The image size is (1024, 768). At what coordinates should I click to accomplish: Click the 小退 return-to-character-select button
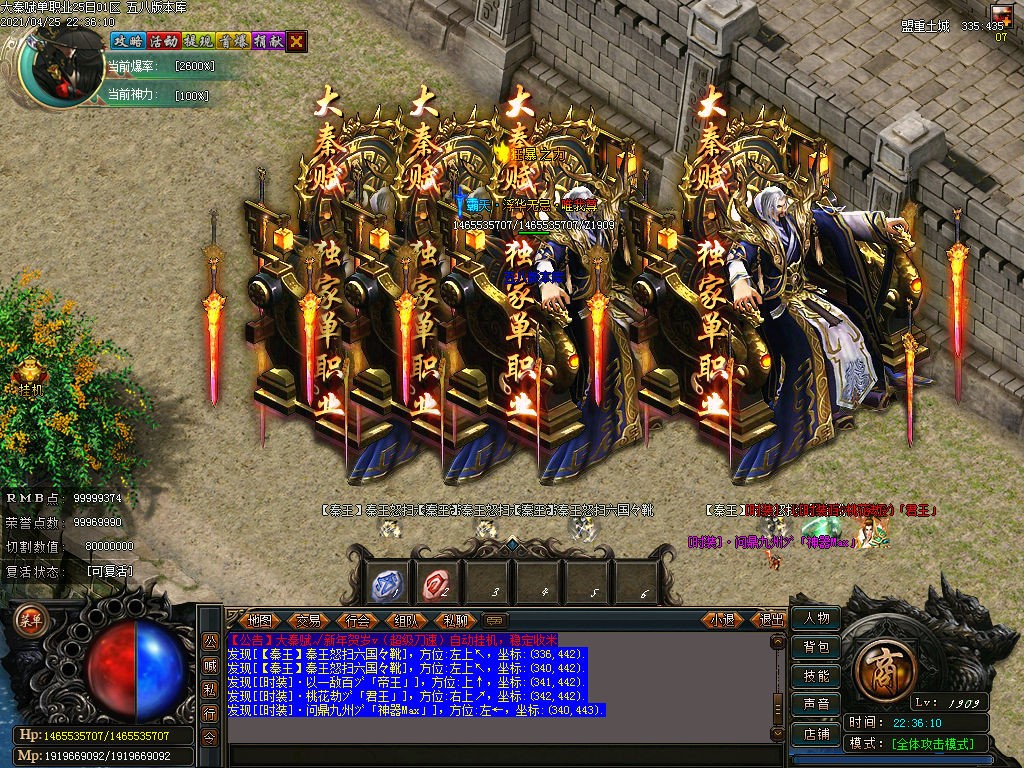pyautogui.click(x=723, y=620)
